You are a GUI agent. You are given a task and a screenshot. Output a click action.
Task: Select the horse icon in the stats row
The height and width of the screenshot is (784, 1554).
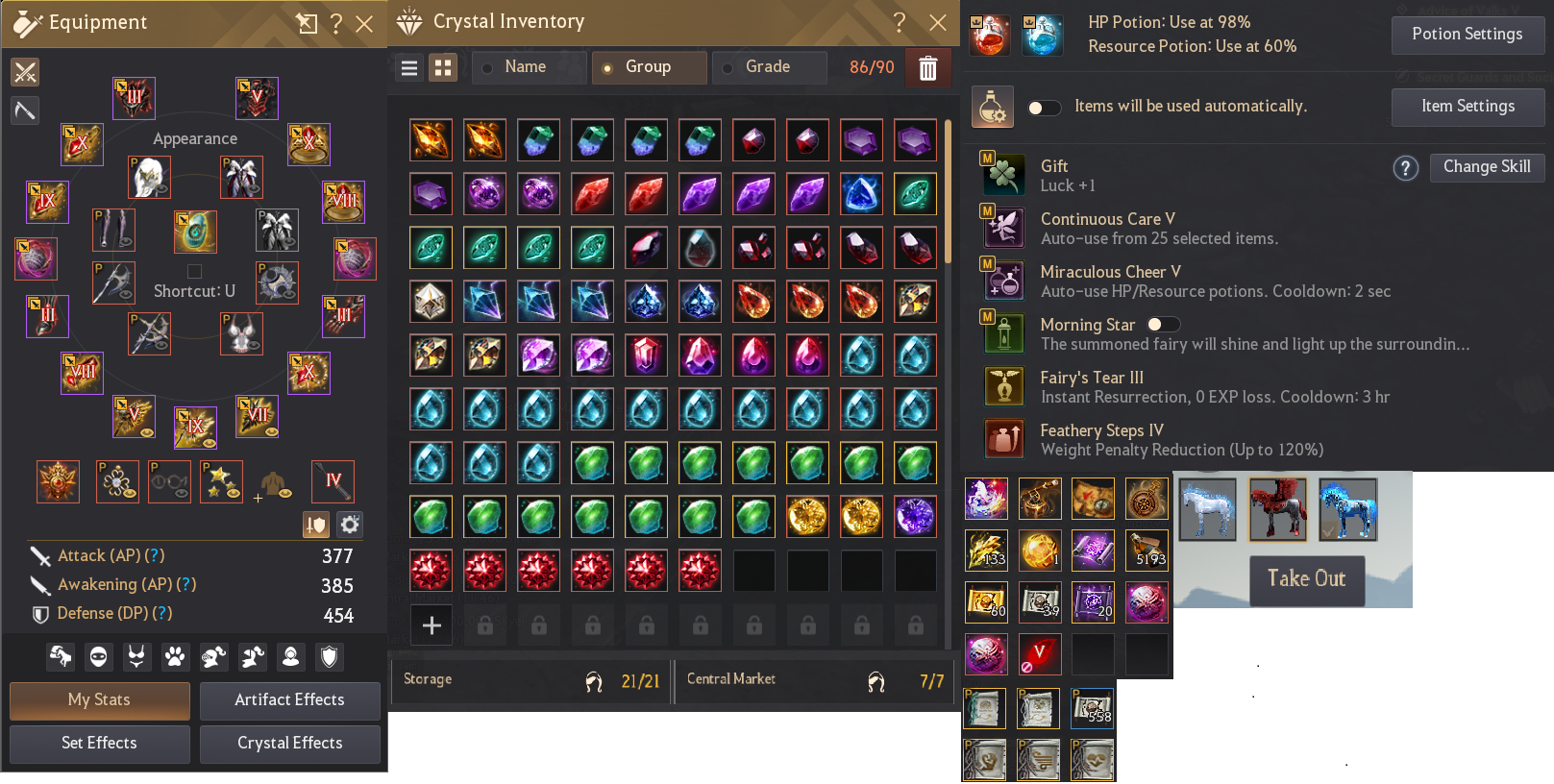[x=60, y=656]
